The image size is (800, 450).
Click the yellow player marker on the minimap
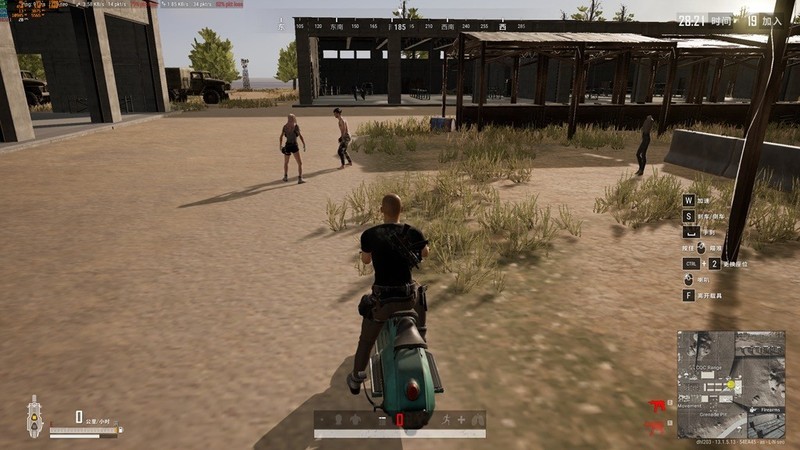click(732, 385)
